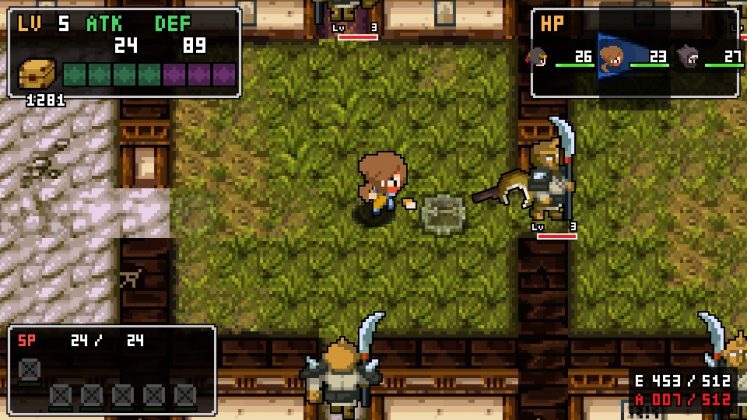Select the brown-haired hero portrait with blue flag

pos(611,59)
